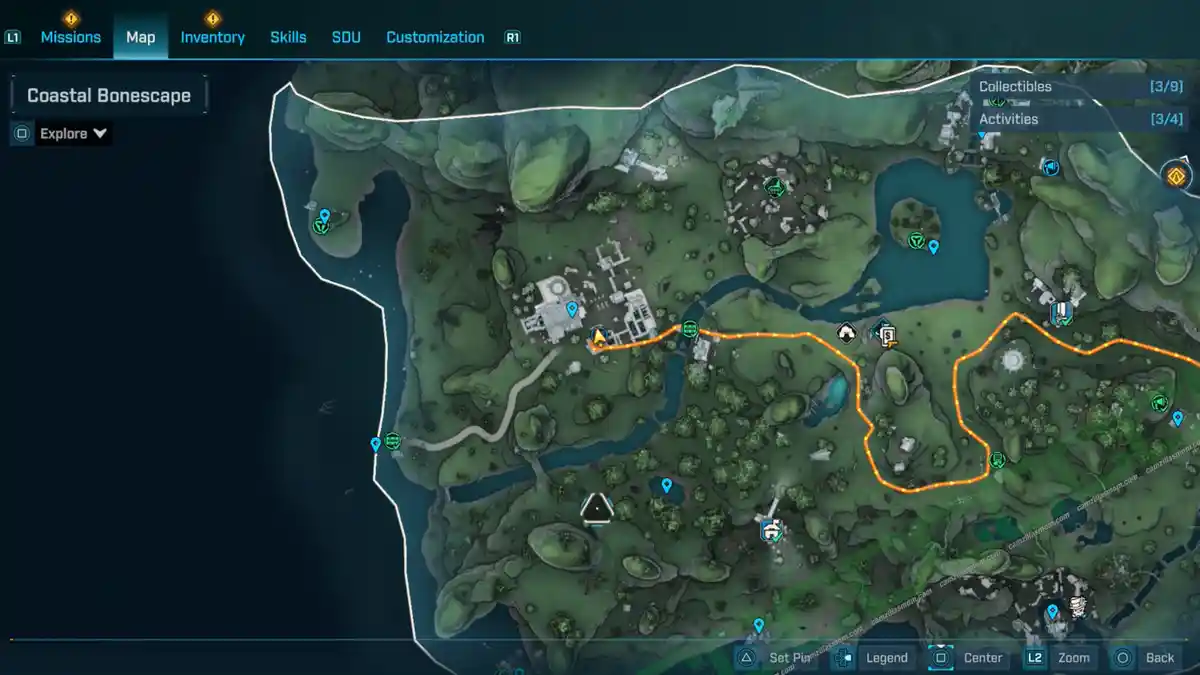Click the Zoom map control
The height and width of the screenshot is (675, 1200).
click(x=1073, y=657)
